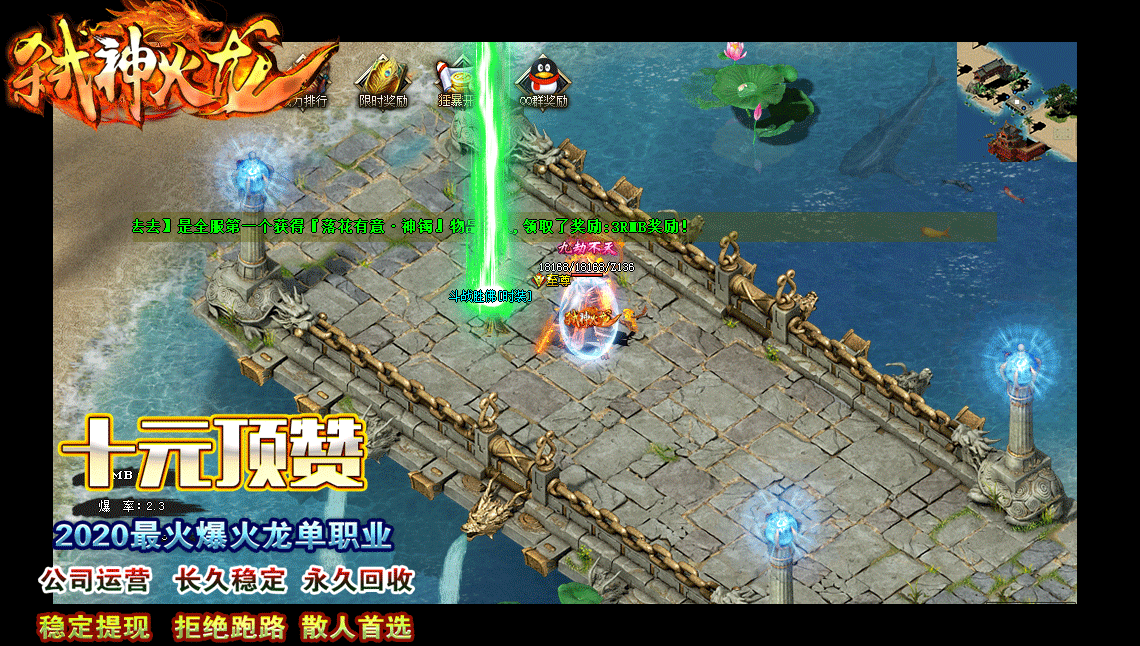Open the 限时奖励 golden feather icon
The width and height of the screenshot is (1140, 646).
pos(383,77)
